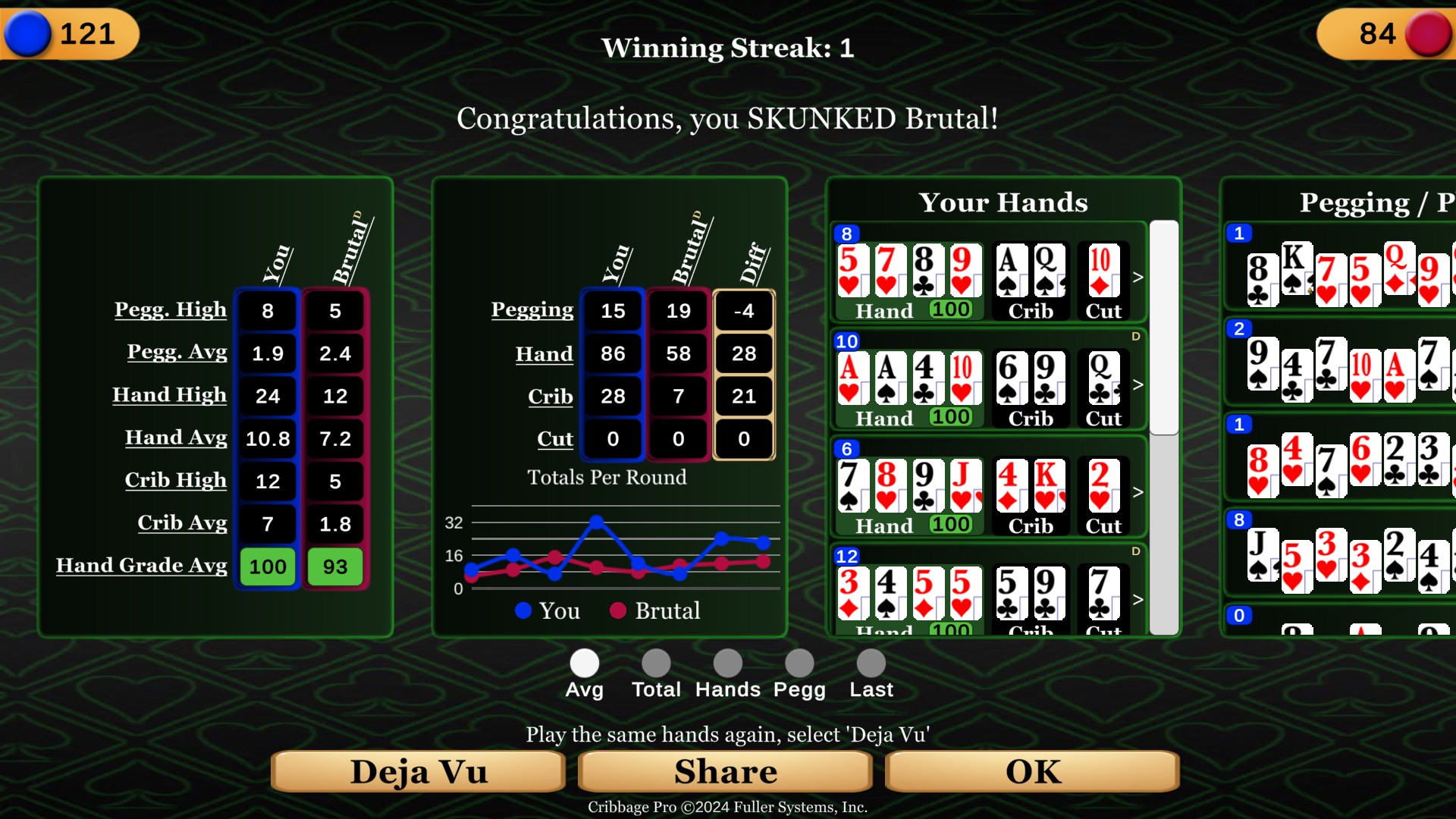Switch the graph to Pegg view
1456x819 pixels.
pyautogui.click(x=799, y=661)
